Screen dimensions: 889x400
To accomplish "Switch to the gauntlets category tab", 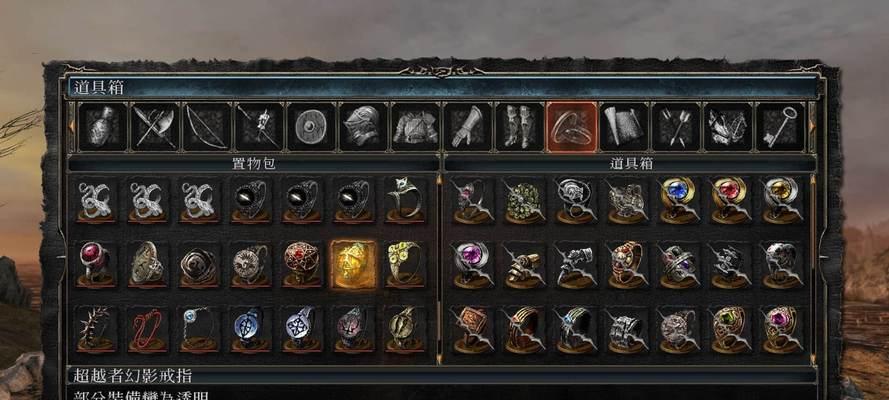I will pos(467,127).
